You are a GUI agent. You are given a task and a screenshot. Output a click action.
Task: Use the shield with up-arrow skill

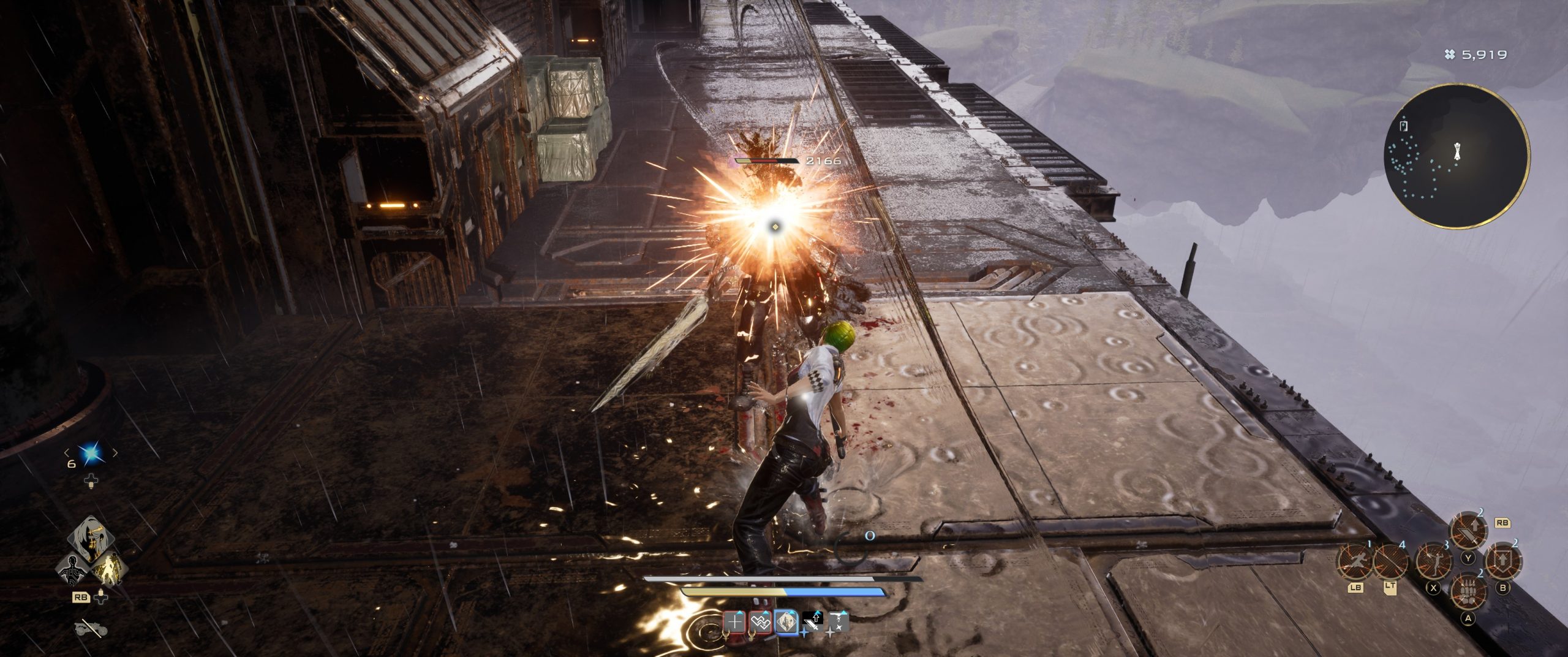(x=1502, y=560)
